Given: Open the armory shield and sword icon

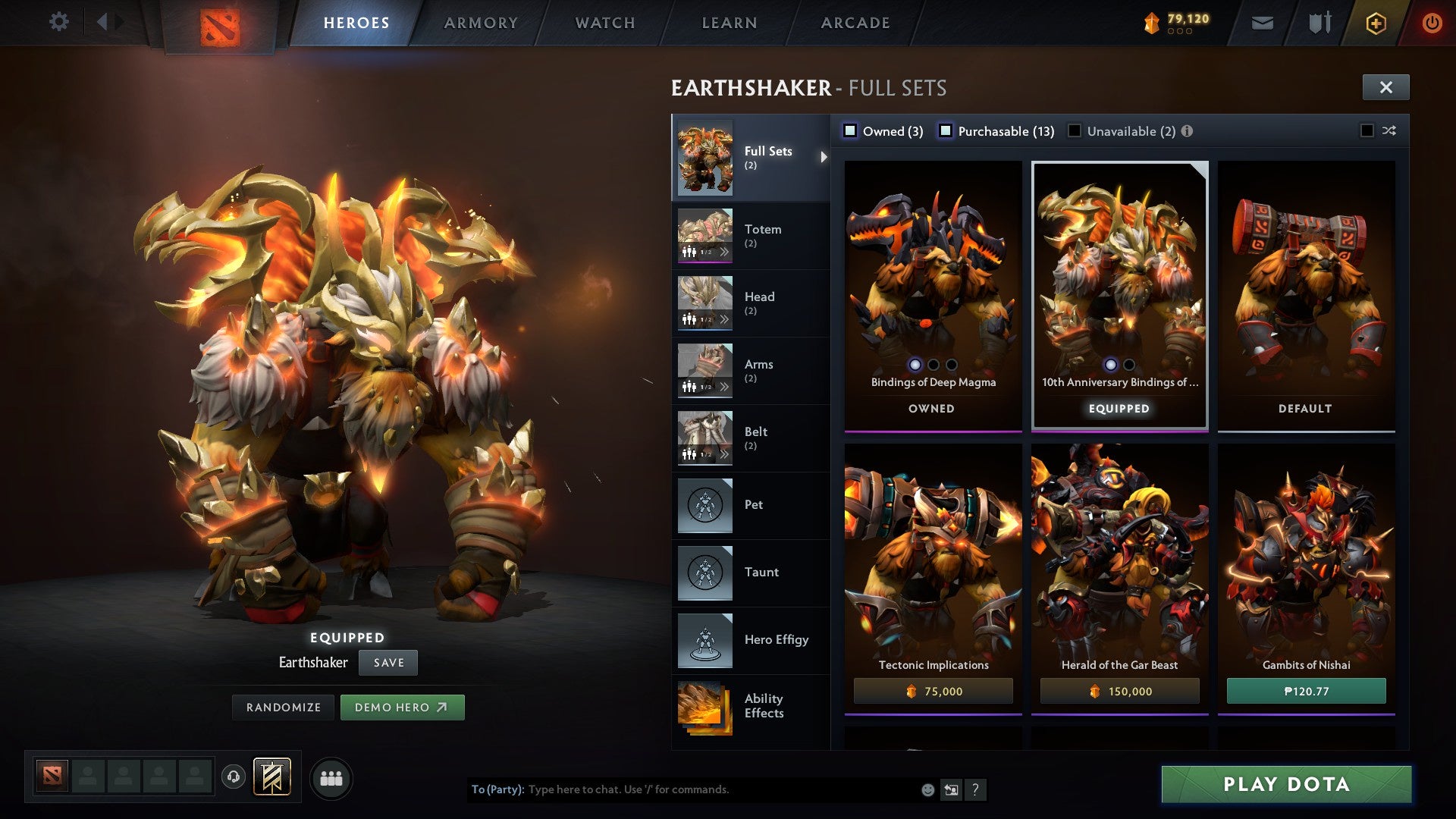Looking at the screenshot, I should point(1318,23).
